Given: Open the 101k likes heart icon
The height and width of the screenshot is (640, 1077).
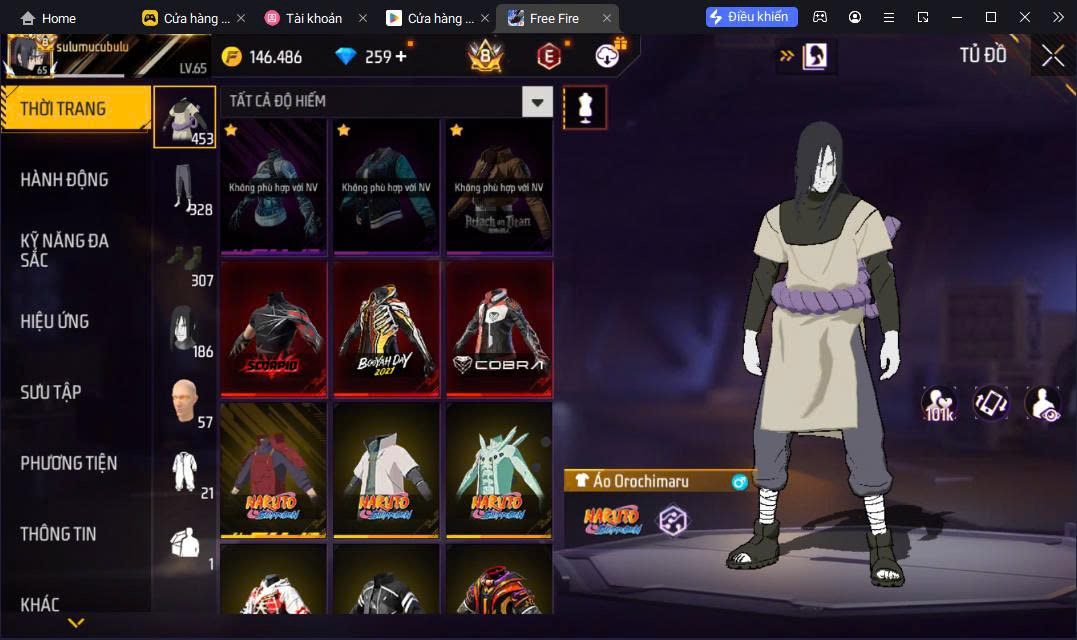Looking at the screenshot, I should [x=939, y=403].
